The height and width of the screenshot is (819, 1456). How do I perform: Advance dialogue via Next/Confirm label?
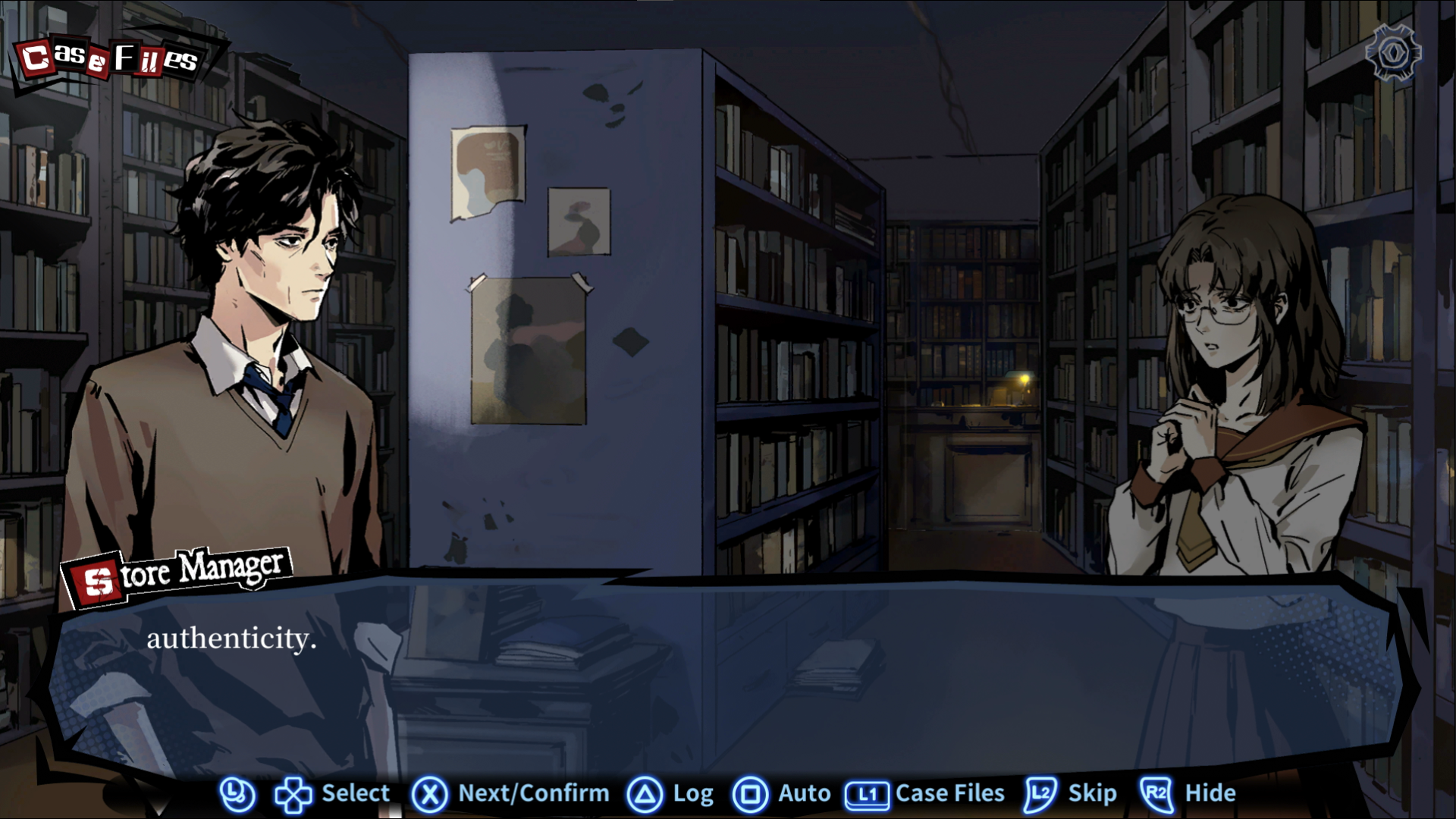point(532,793)
